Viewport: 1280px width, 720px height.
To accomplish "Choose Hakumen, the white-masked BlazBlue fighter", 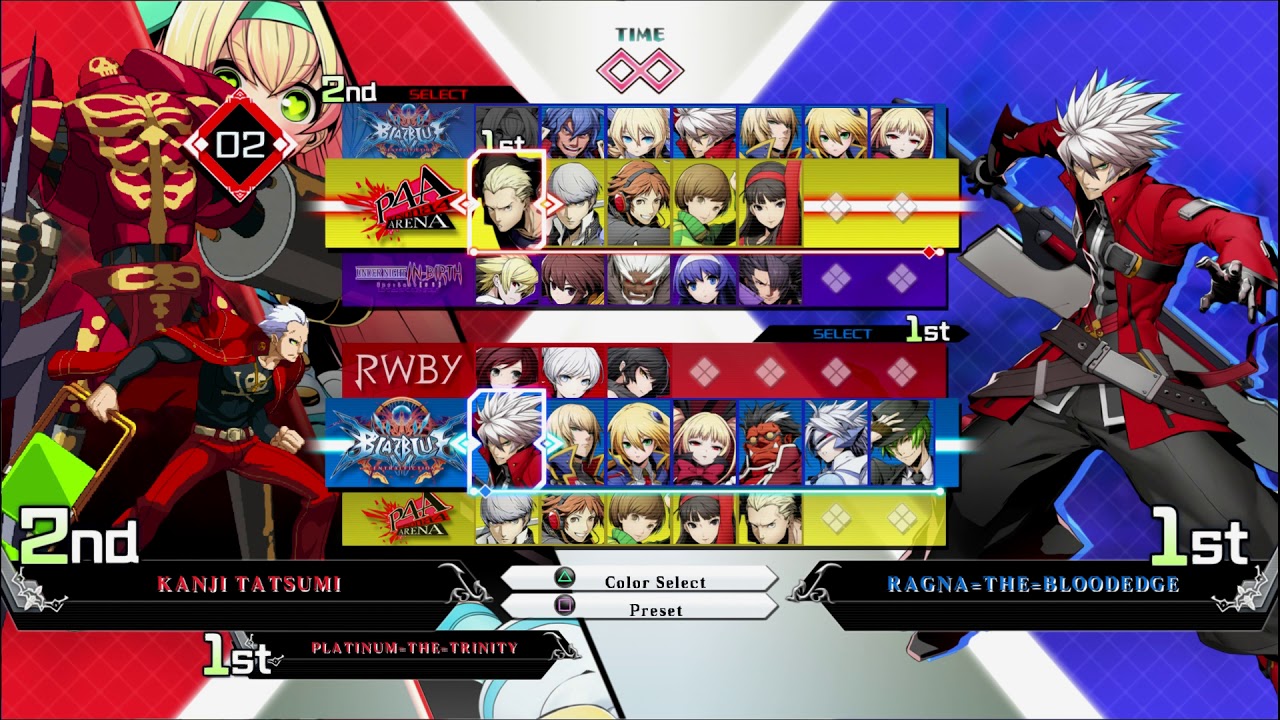I will point(836,442).
